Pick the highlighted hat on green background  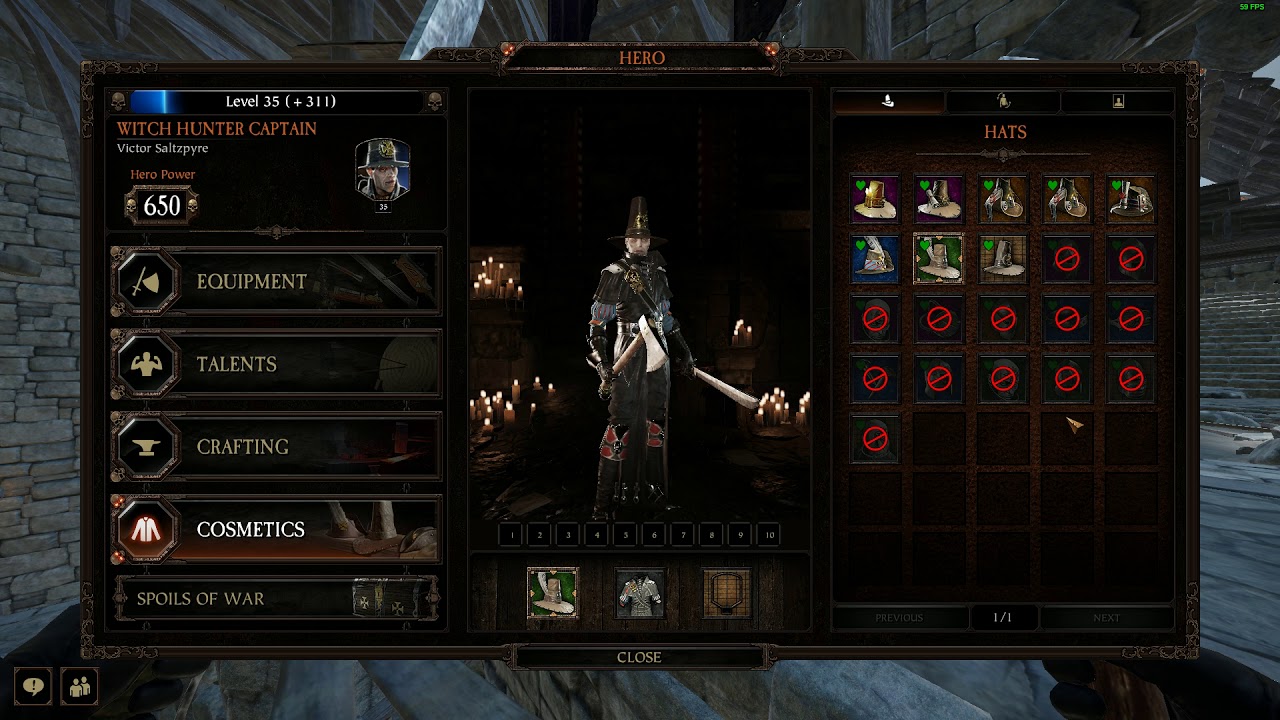point(939,259)
